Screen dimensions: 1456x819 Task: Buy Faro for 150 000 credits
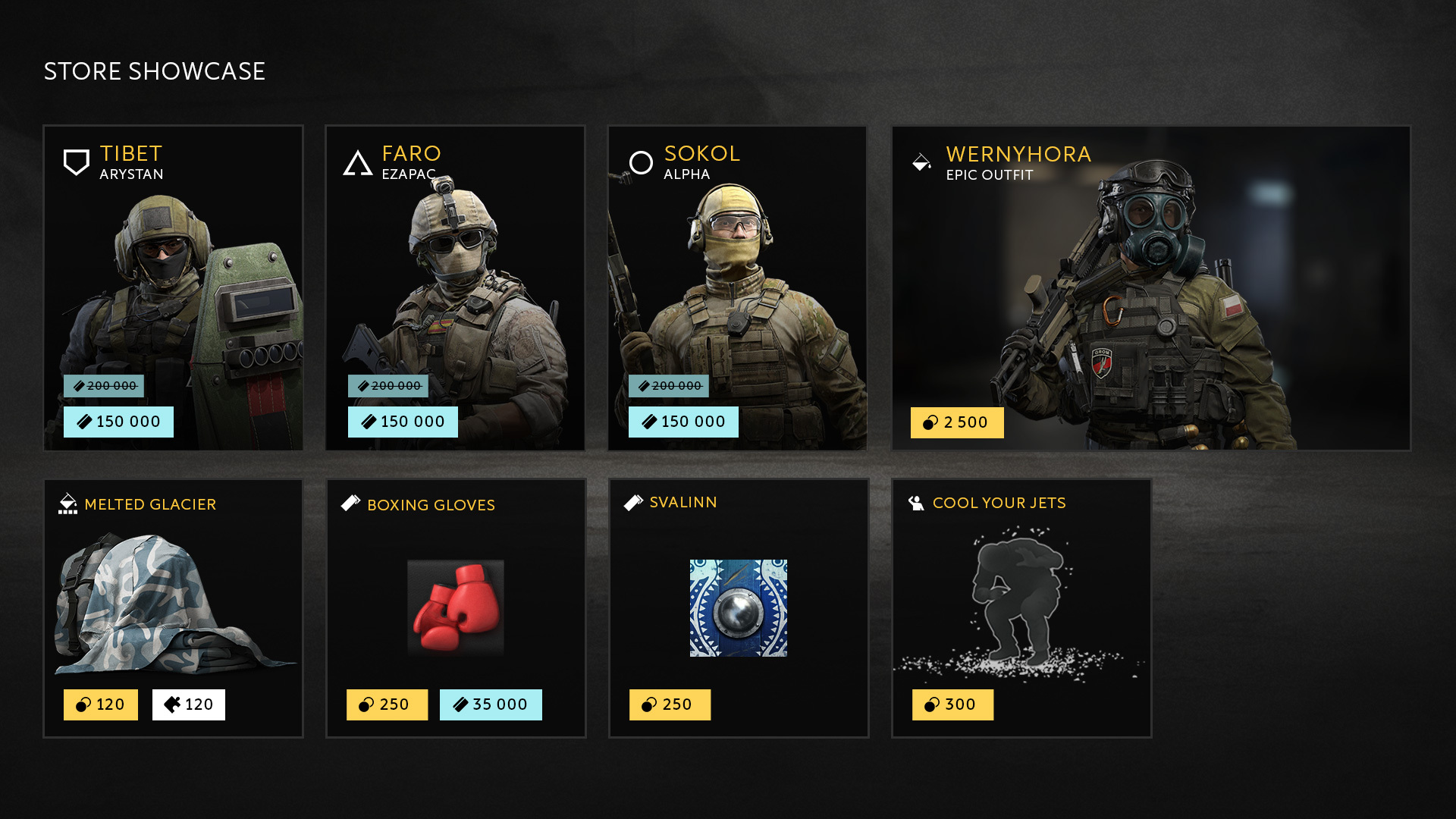[403, 422]
